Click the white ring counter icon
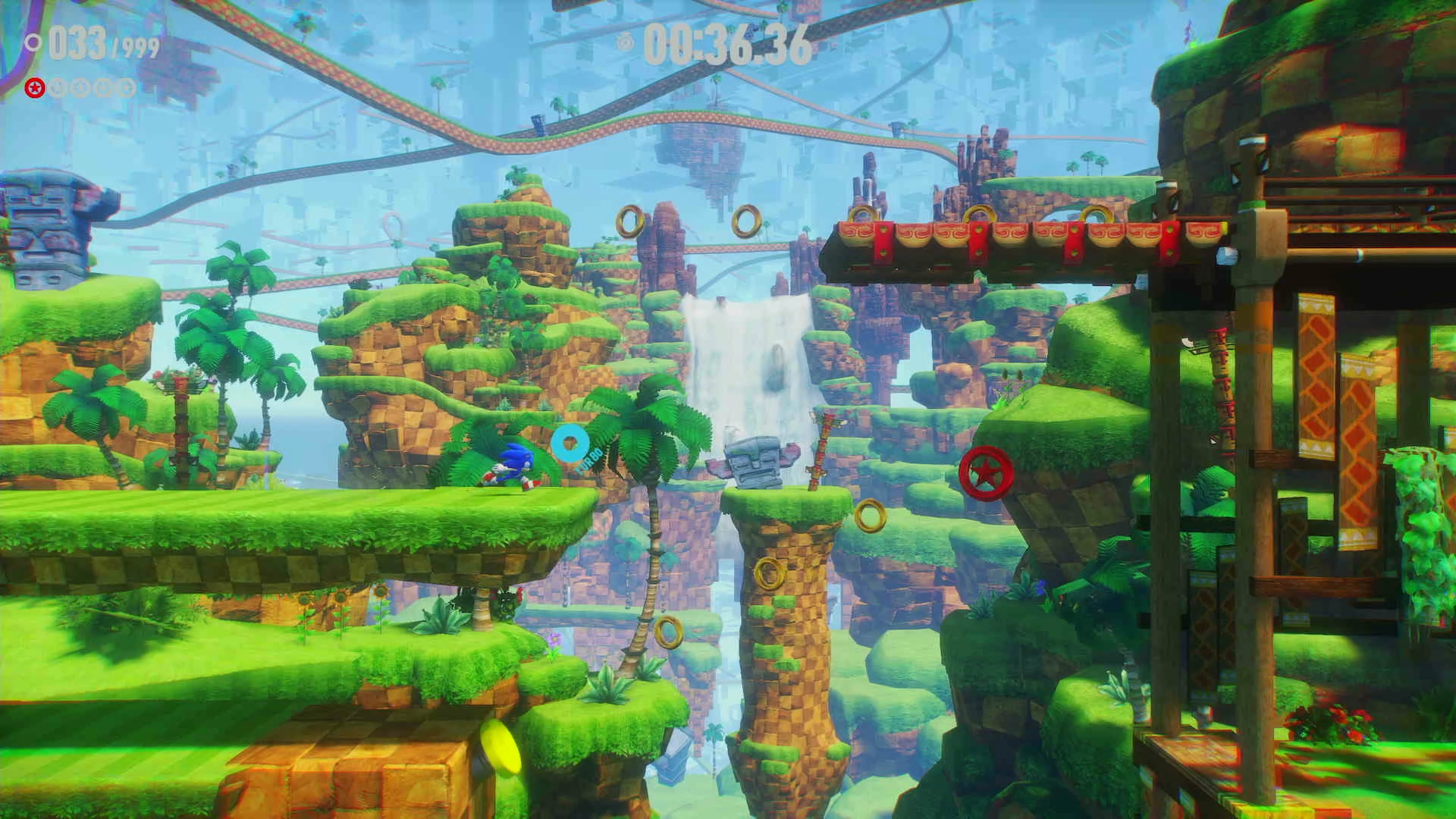Viewport: 1456px width, 819px height. tap(33, 43)
